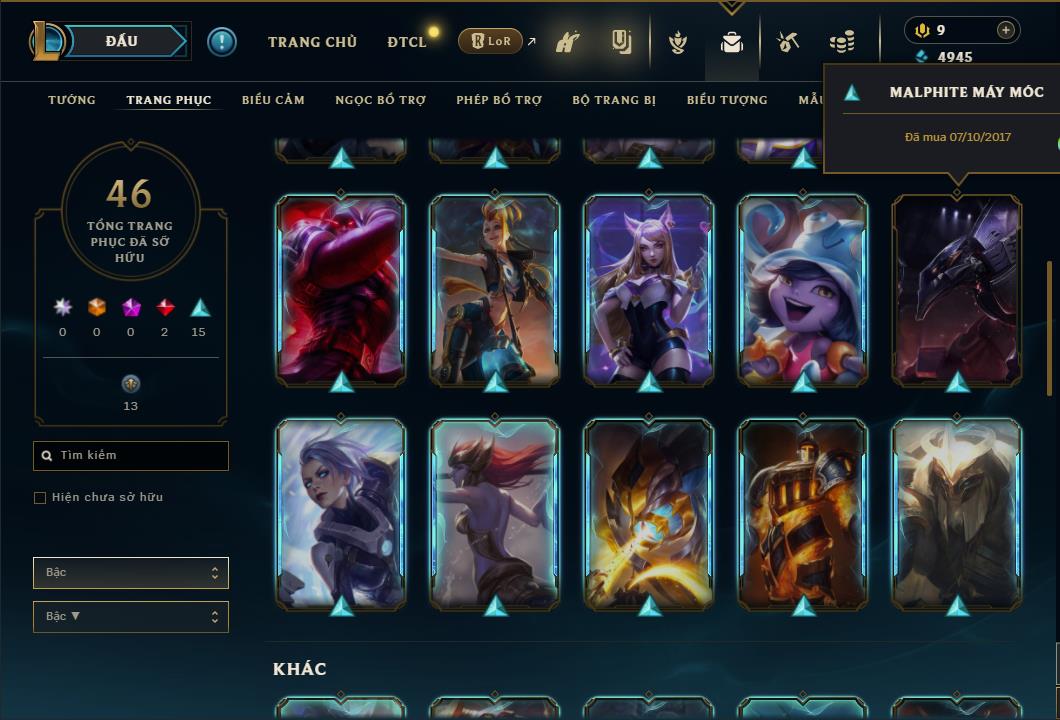Screen dimensions: 1060x720
Task: Click the plus button to add RP
Action: pos(1005,30)
